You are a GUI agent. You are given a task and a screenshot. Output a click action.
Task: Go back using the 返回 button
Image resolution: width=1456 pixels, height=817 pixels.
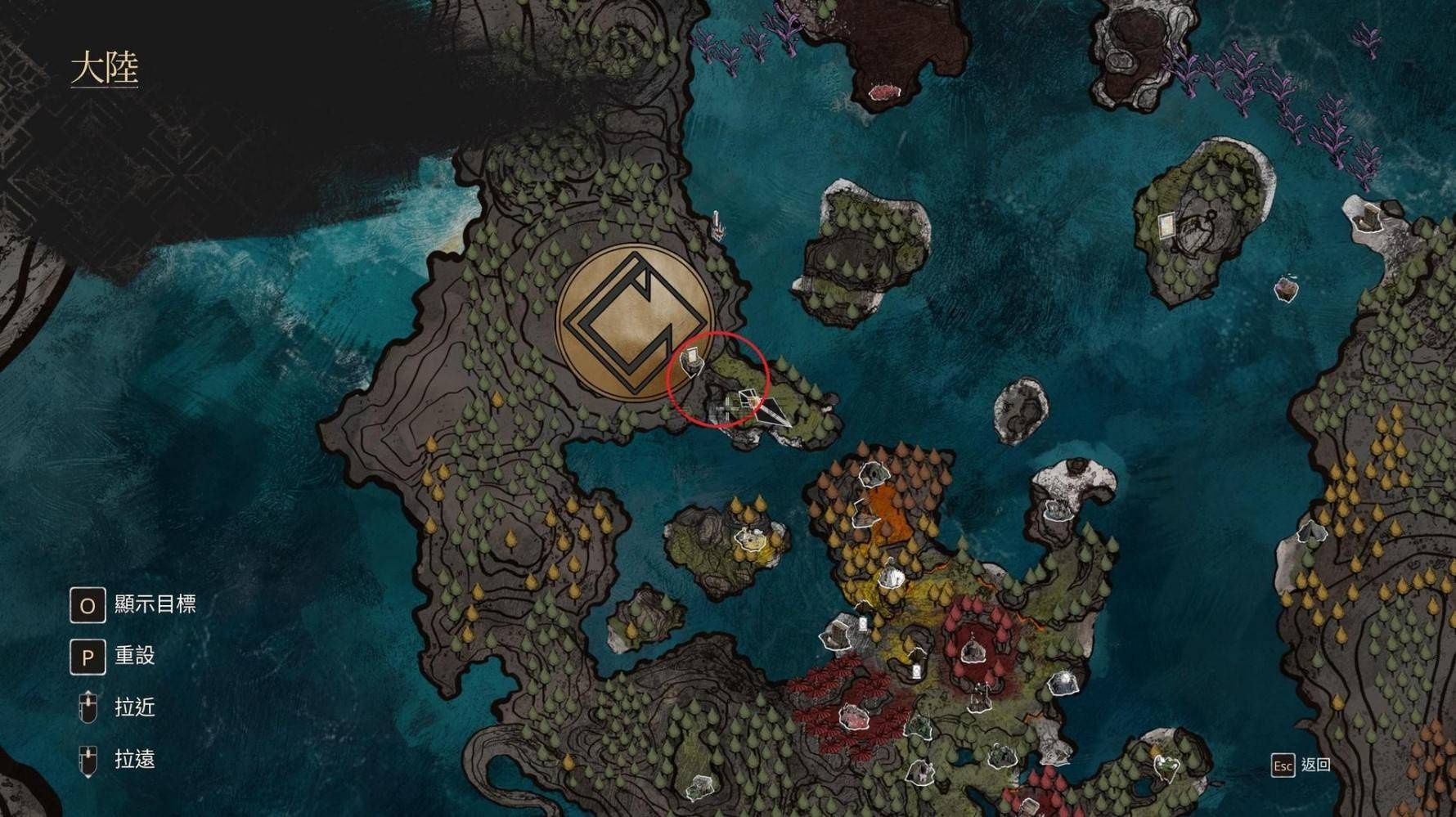click(x=1301, y=765)
